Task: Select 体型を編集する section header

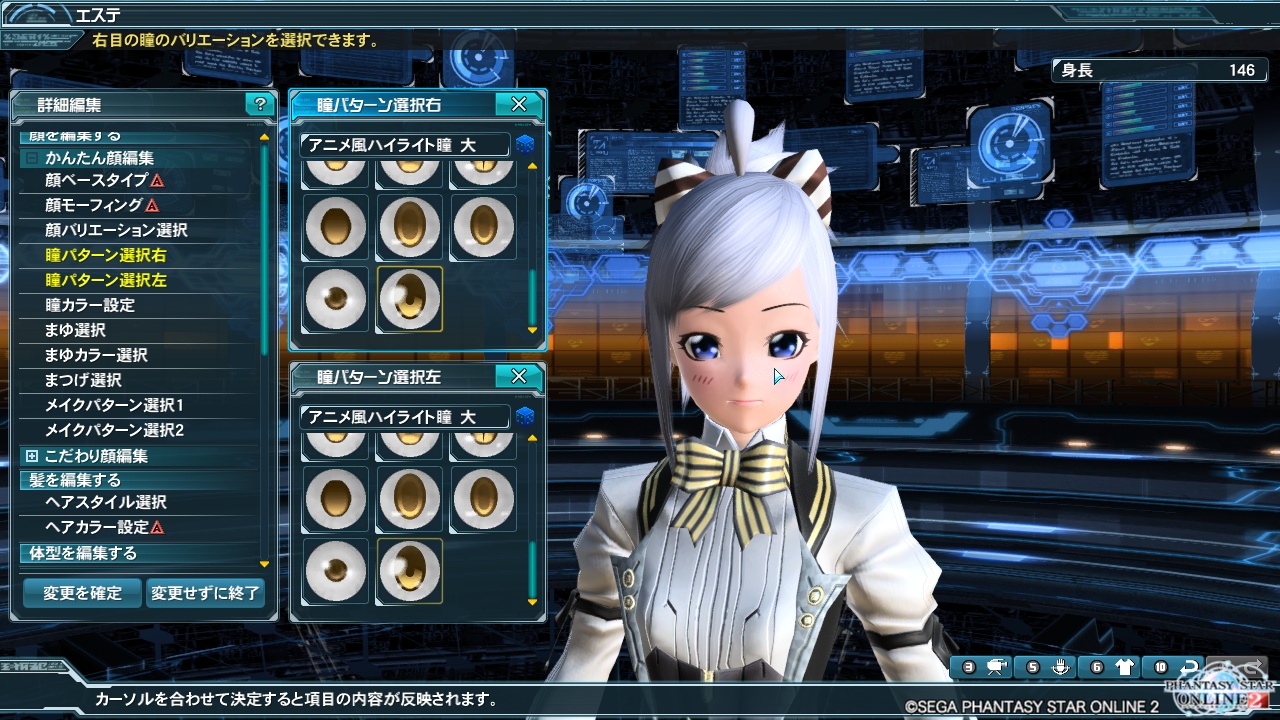Action: (x=78, y=553)
